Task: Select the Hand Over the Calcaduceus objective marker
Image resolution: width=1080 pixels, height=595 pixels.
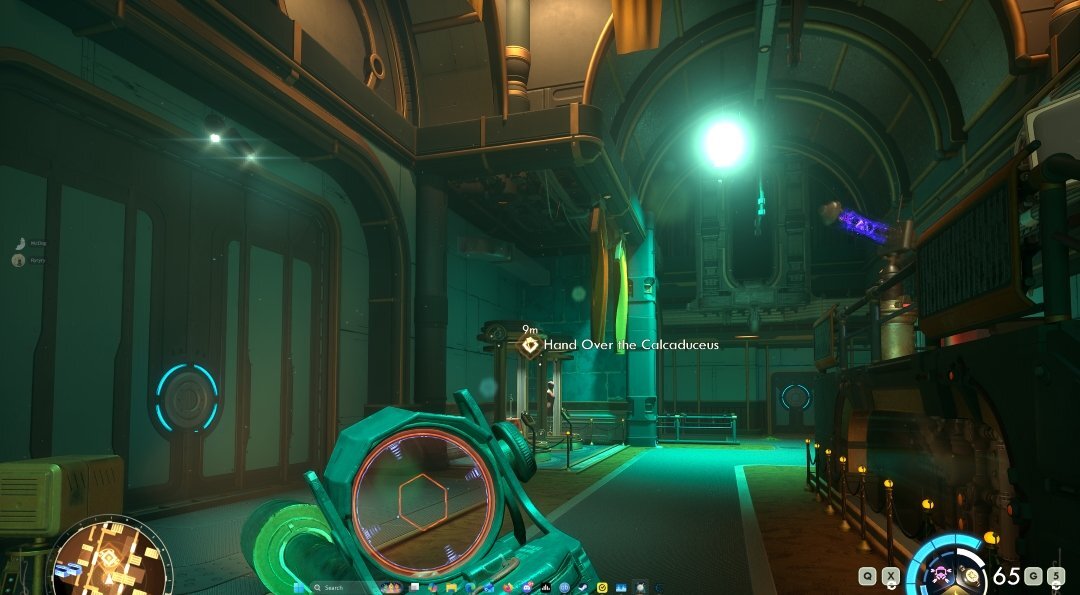Action: 530,346
